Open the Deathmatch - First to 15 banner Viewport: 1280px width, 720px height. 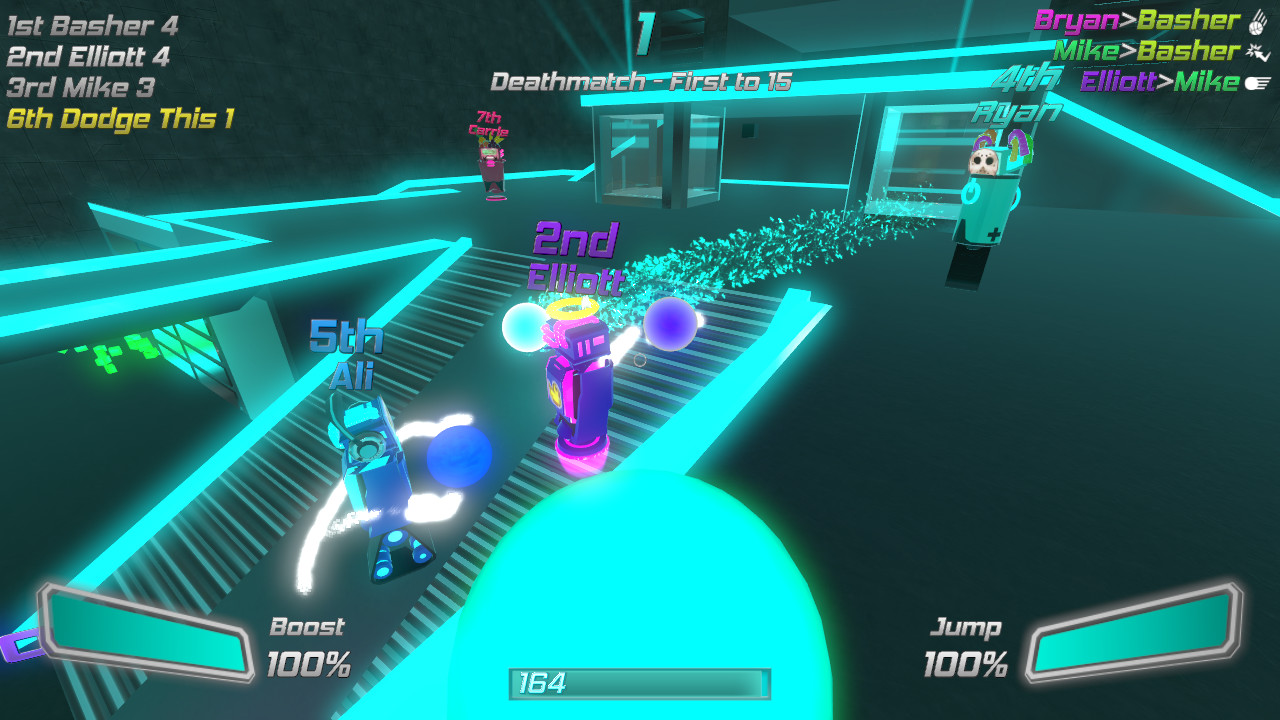pyautogui.click(x=643, y=82)
